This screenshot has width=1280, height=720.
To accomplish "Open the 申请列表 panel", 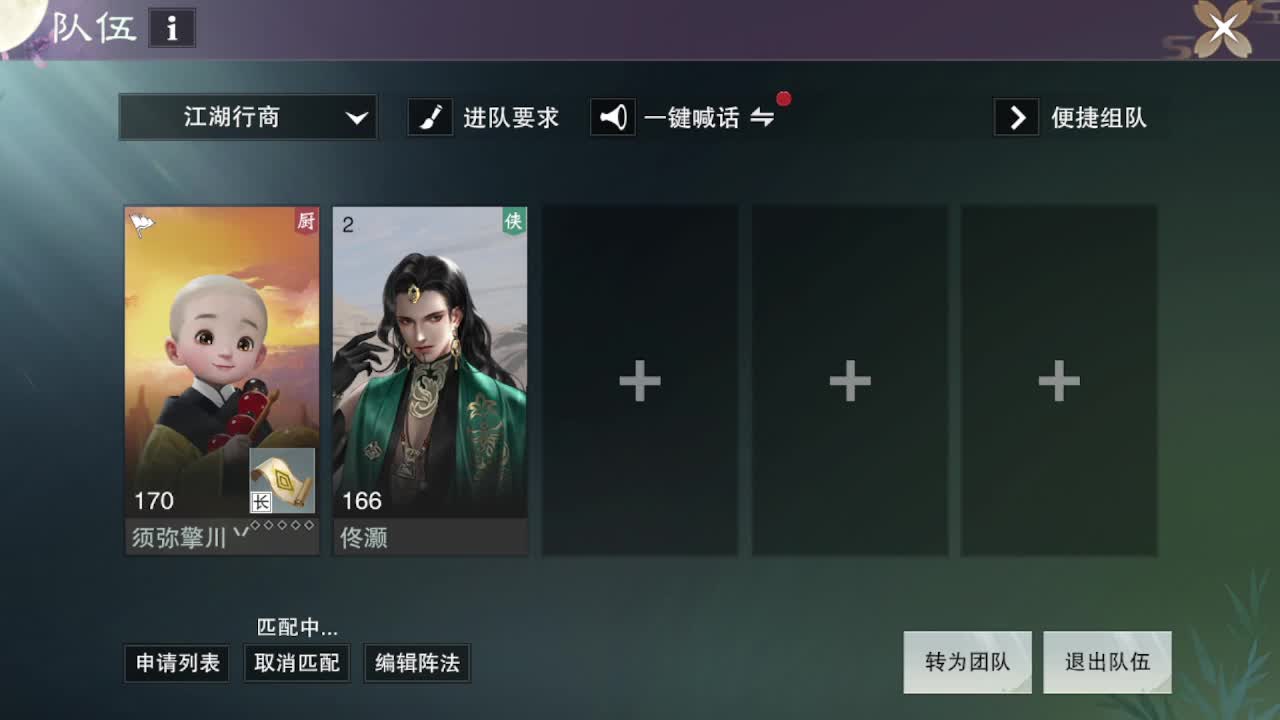I will 176,663.
